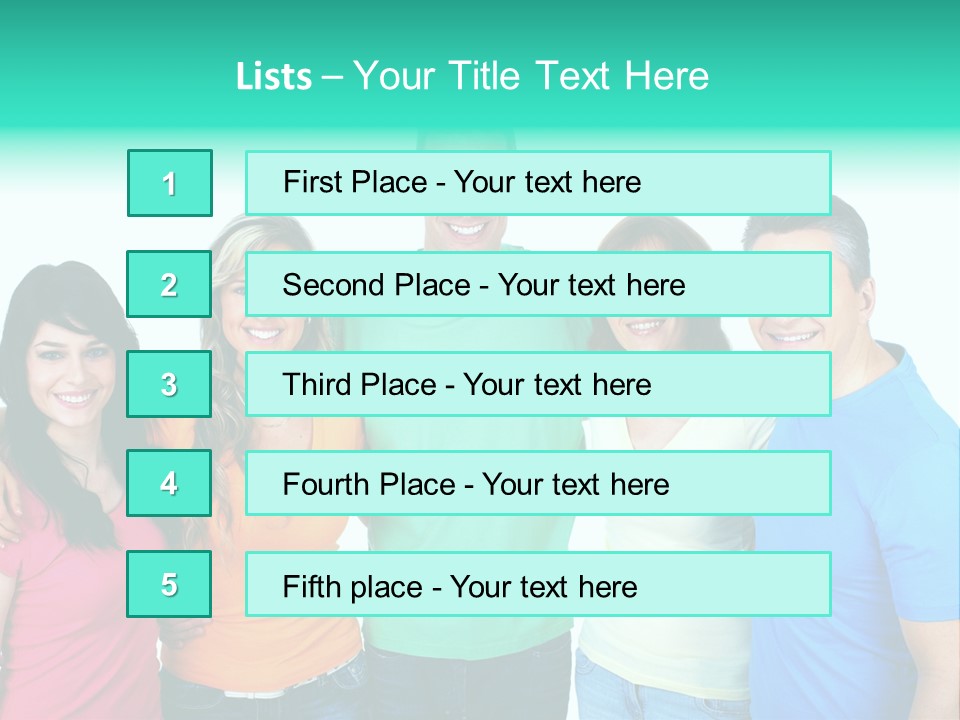This screenshot has height=720, width=960.
Task: Click the Fifth place text bar
Action: click(538, 584)
